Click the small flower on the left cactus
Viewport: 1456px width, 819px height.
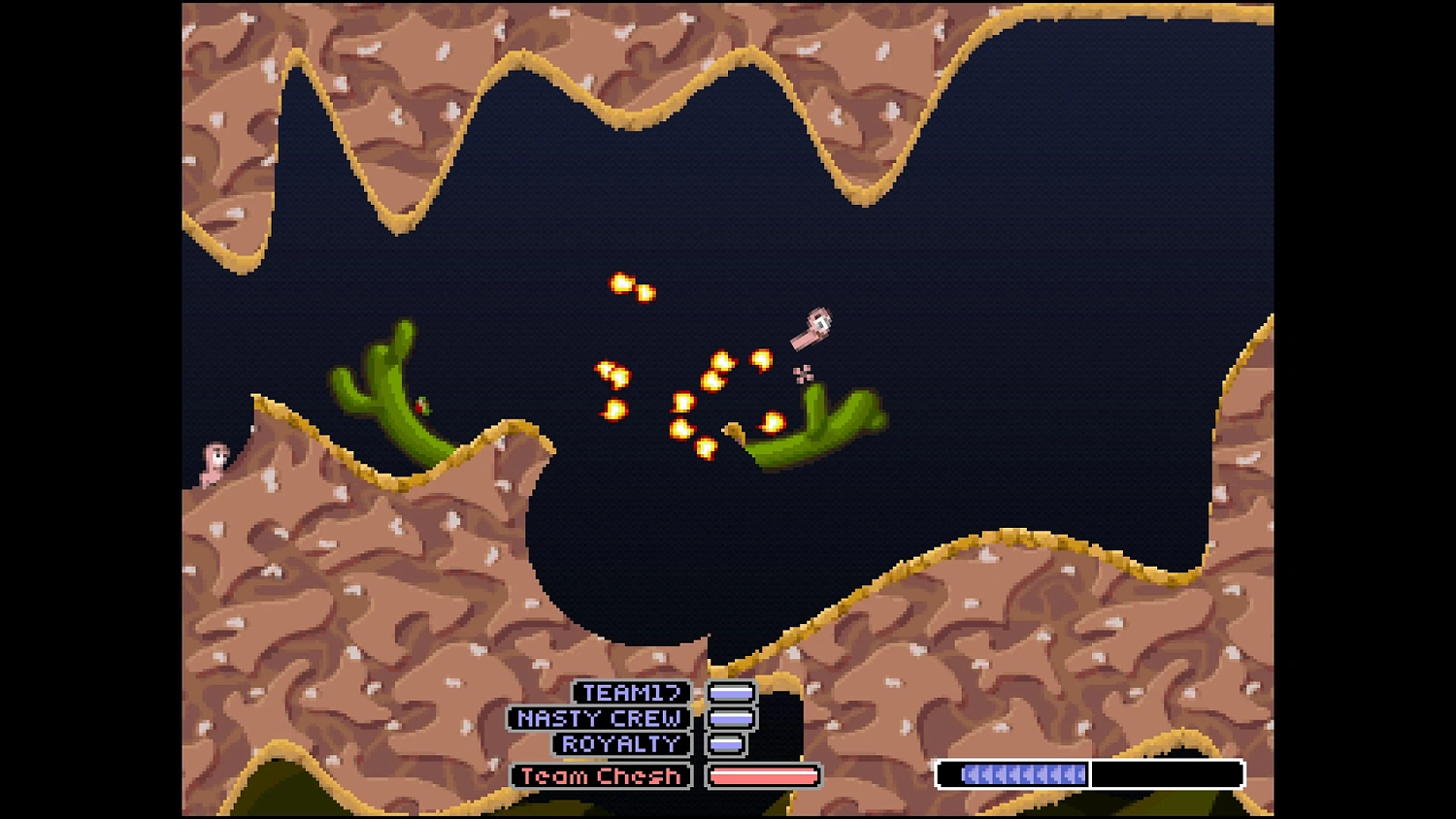point(419,407)
